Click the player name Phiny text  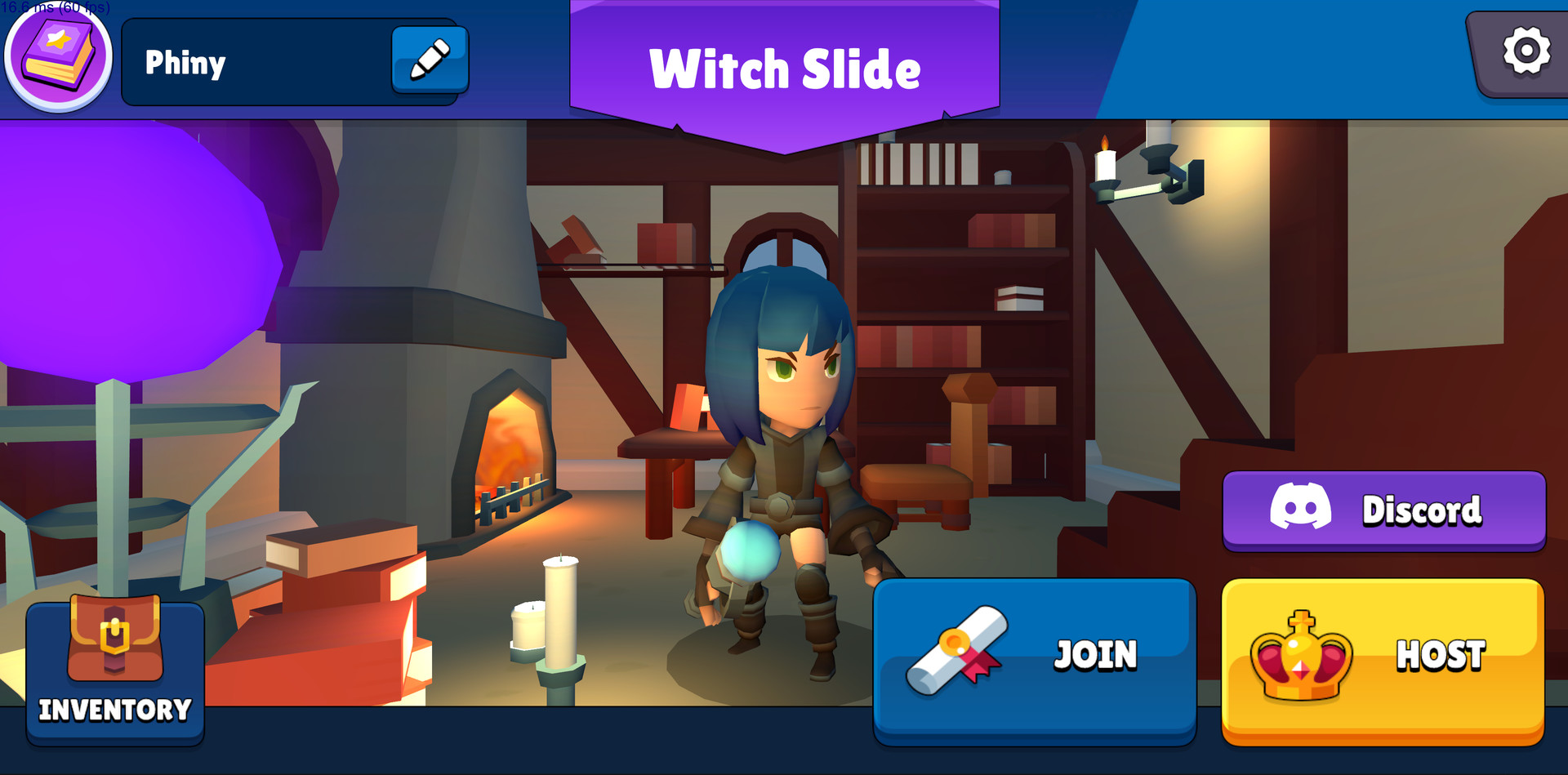[185, 63]
